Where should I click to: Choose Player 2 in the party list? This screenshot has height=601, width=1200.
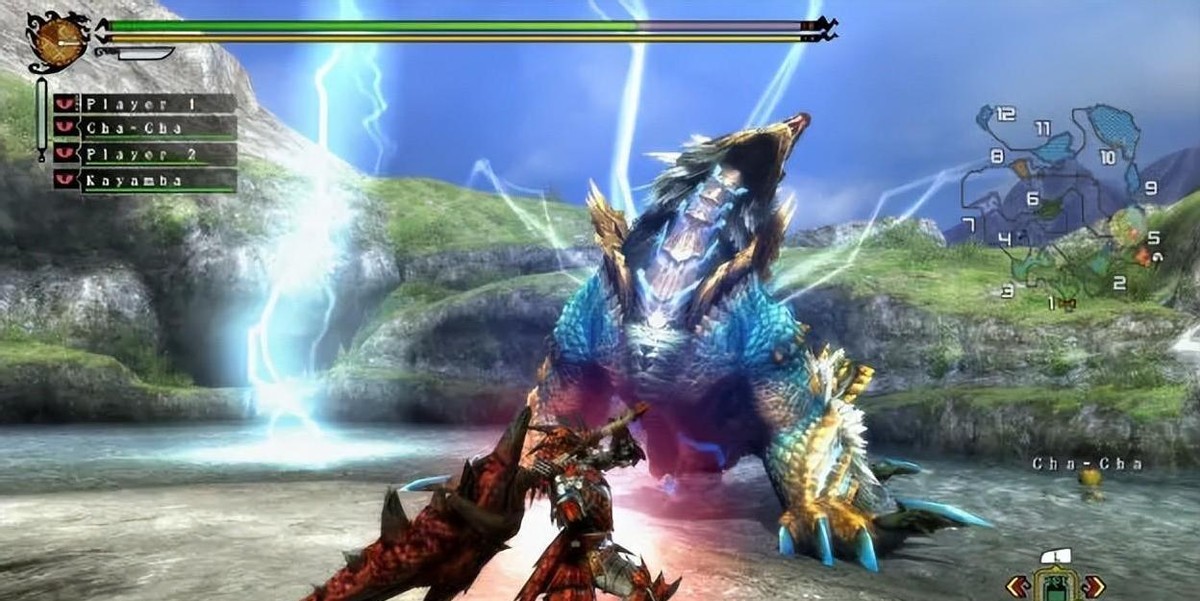145,154
